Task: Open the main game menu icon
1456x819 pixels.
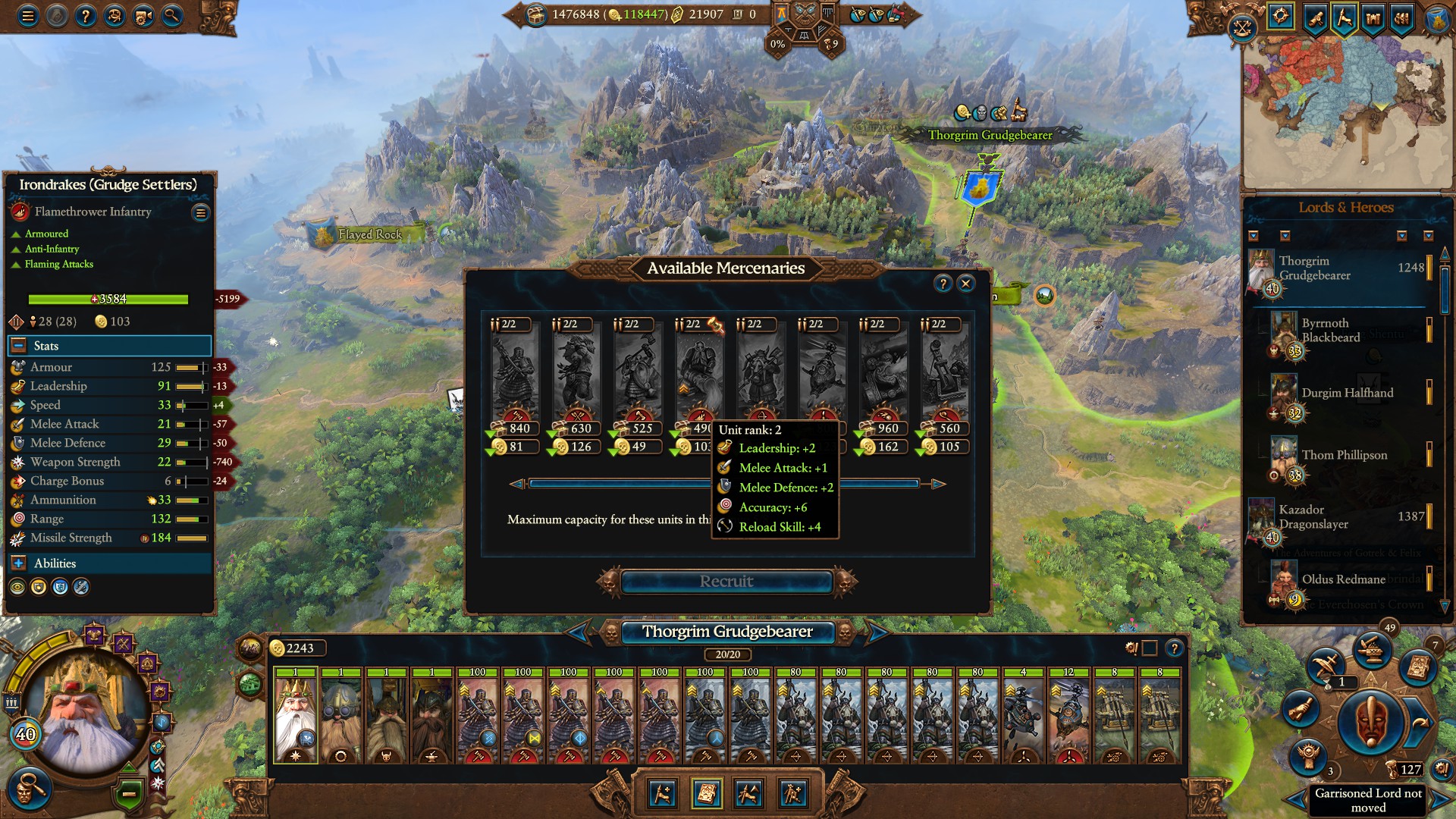Action: (x=27, y=15)
